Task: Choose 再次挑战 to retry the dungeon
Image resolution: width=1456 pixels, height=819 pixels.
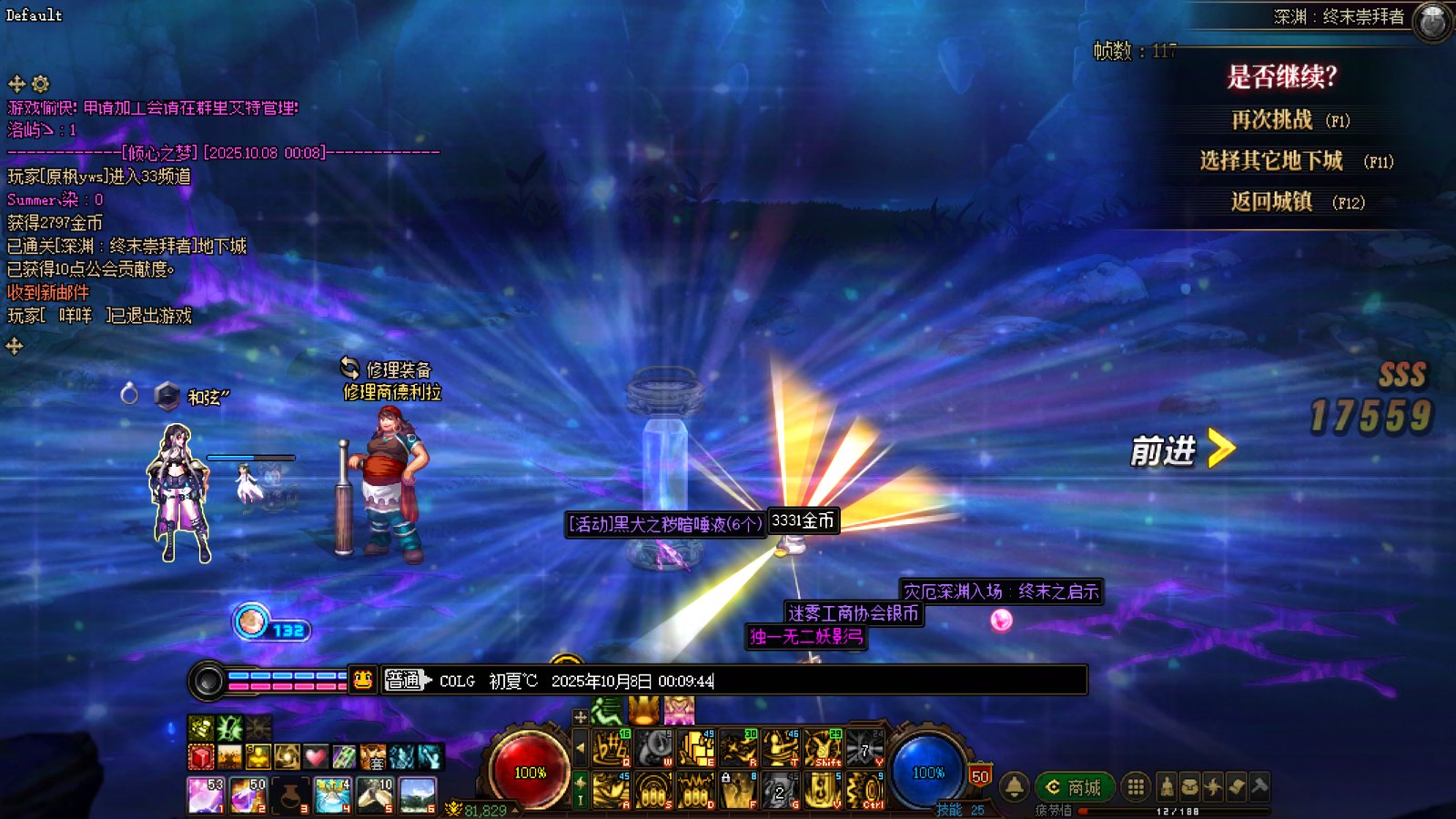Action: (1272, 120)
